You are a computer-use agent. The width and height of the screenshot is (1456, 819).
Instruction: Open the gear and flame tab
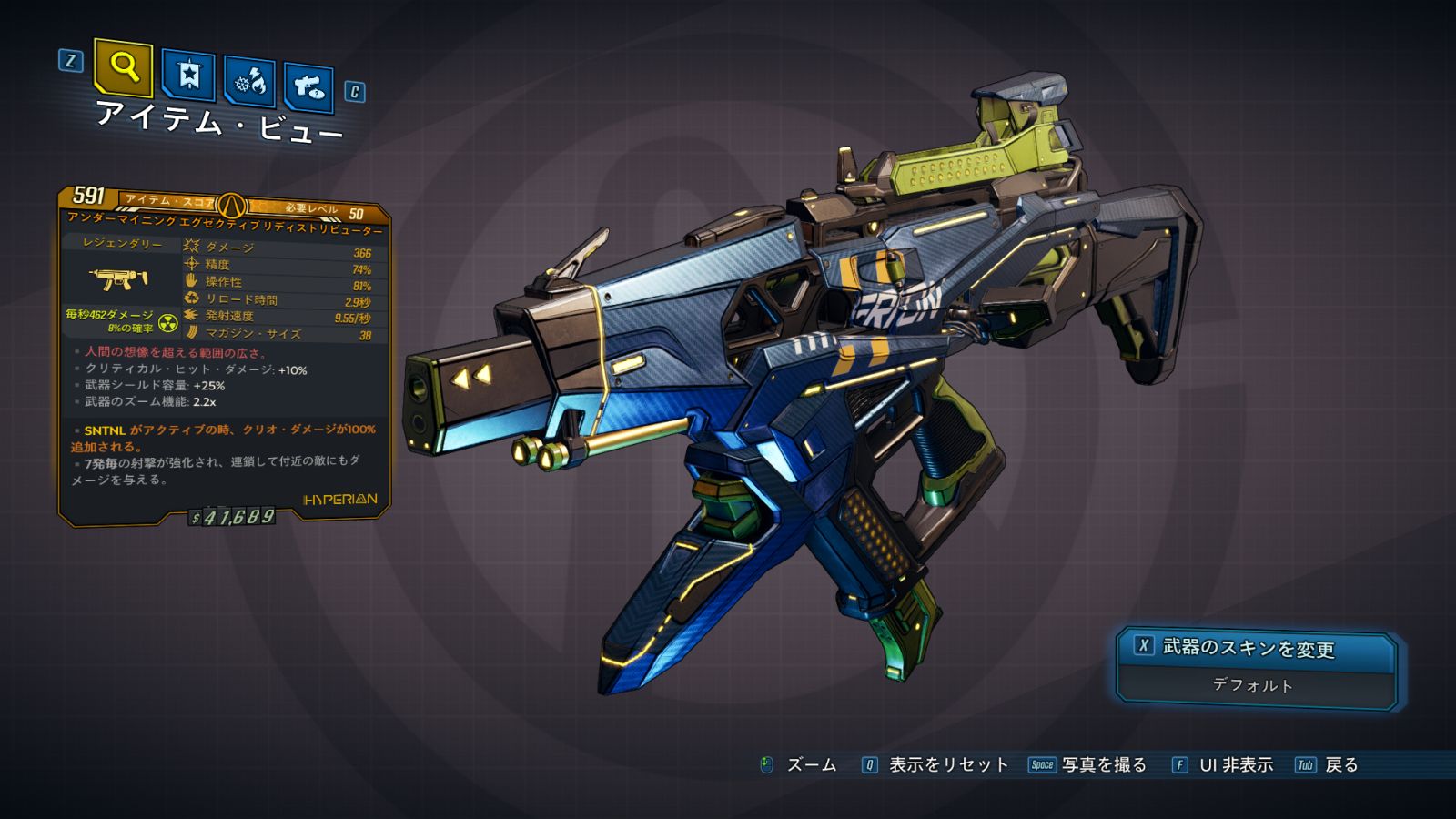point(249,82)
